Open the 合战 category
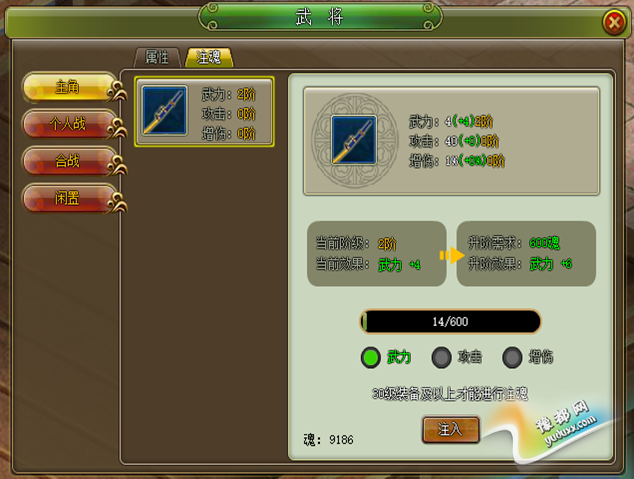The height and width of the screenshot is (479, 634). point(69,161)
